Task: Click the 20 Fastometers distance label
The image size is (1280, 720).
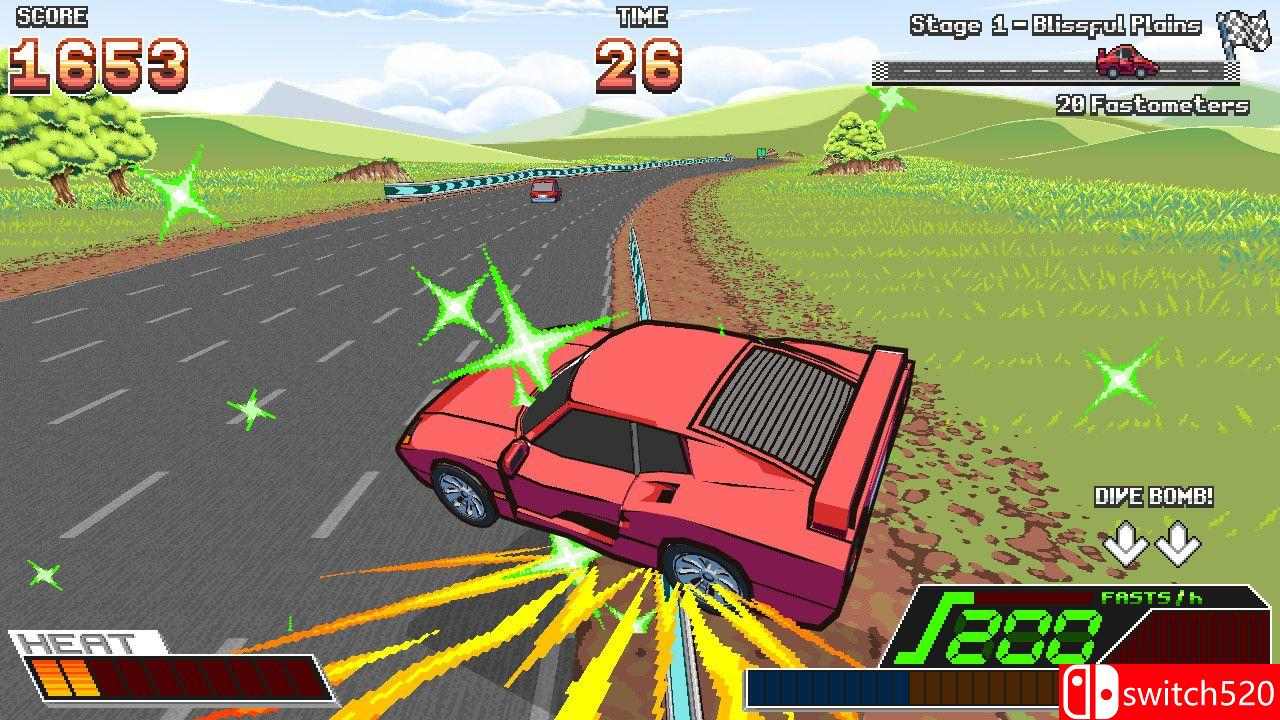Action: click(x=1151, y=103)
